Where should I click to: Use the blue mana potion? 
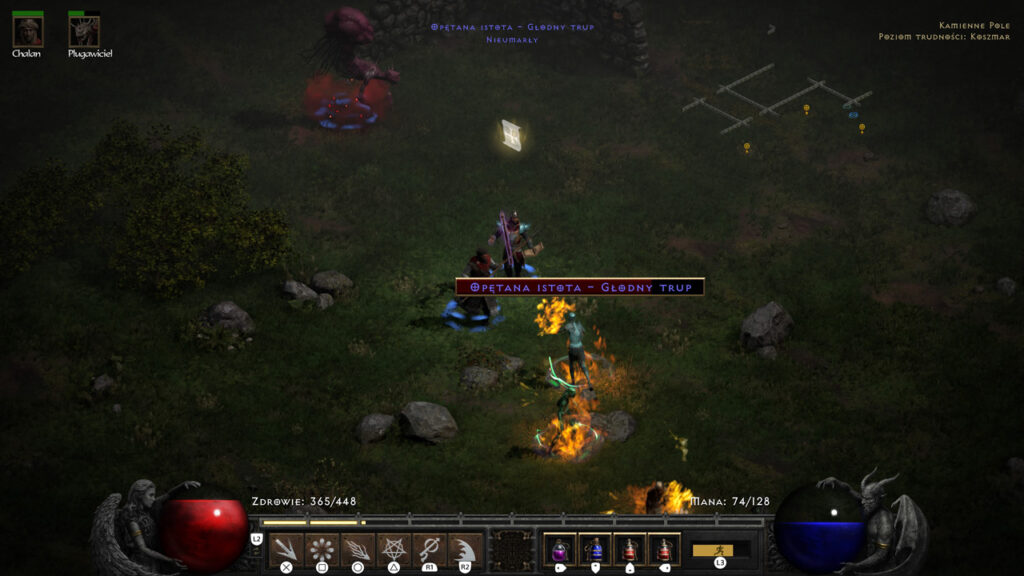[x=595, y=549]
